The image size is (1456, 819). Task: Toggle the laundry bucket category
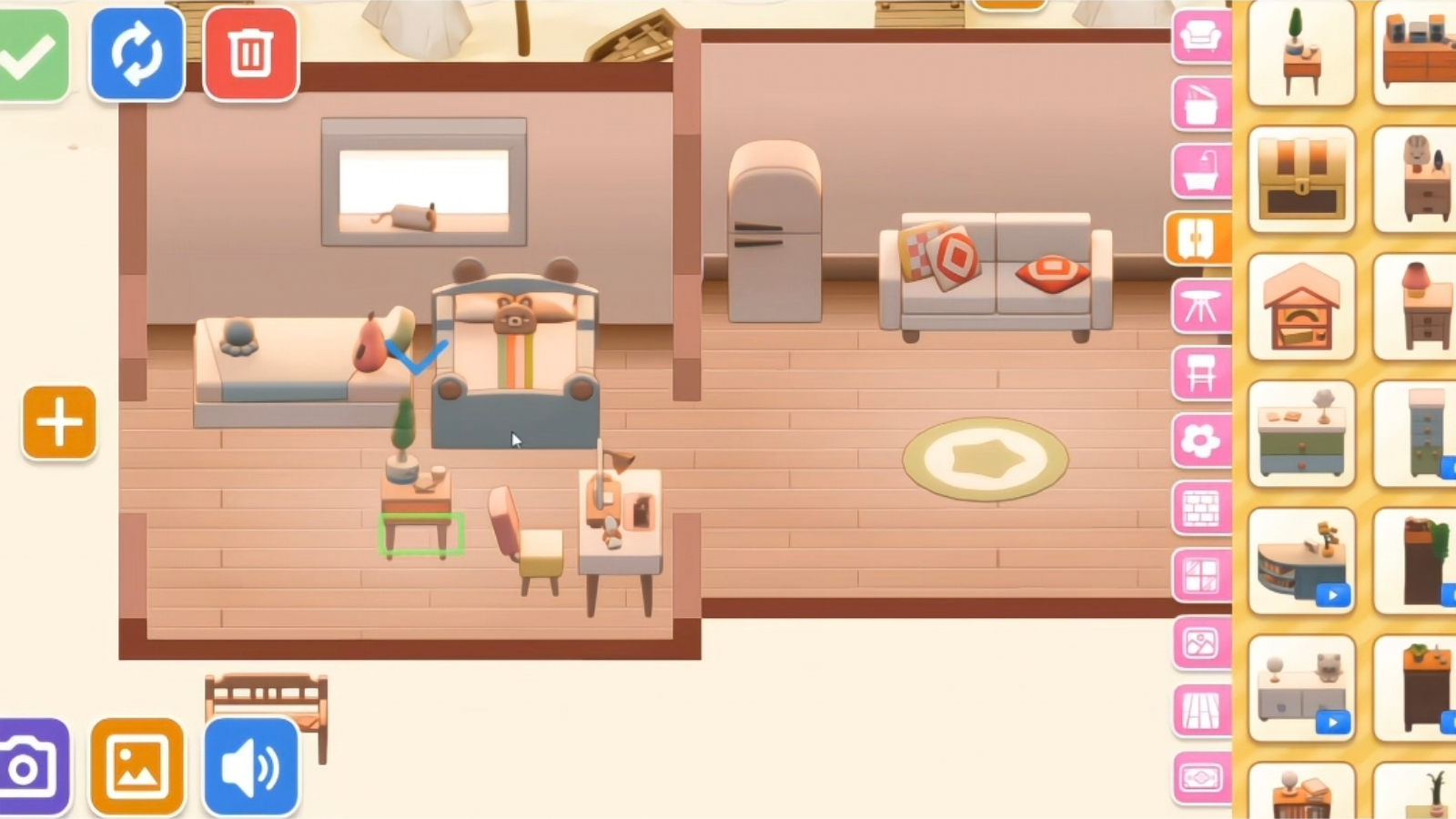point(1199,100)
